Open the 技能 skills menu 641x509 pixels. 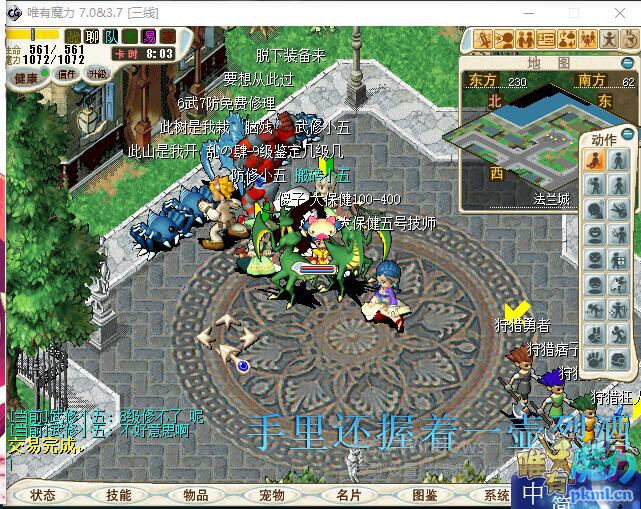[119, 495]
